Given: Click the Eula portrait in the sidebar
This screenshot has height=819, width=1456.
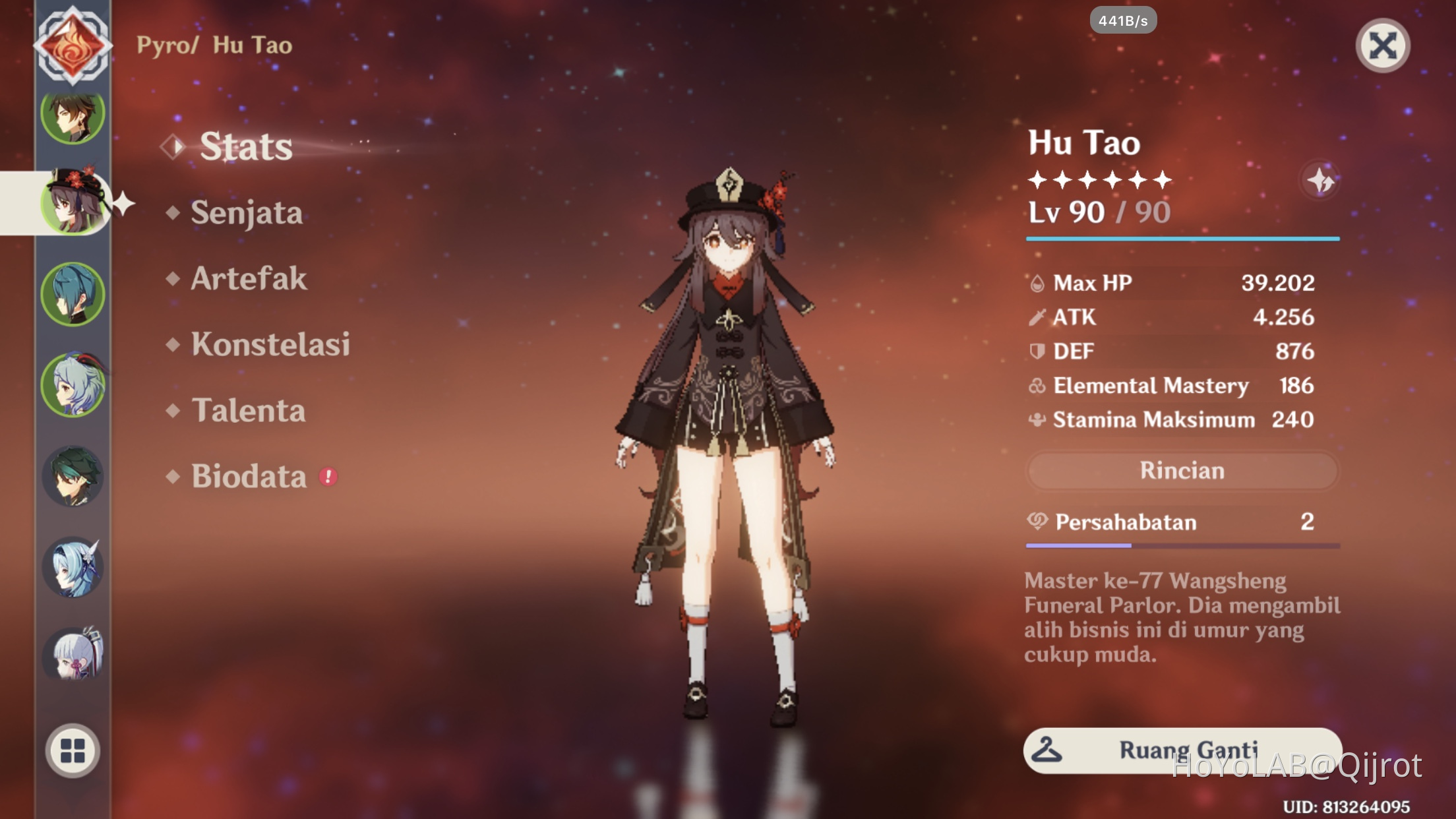Looking at the screenshot, I should [73, 567].
